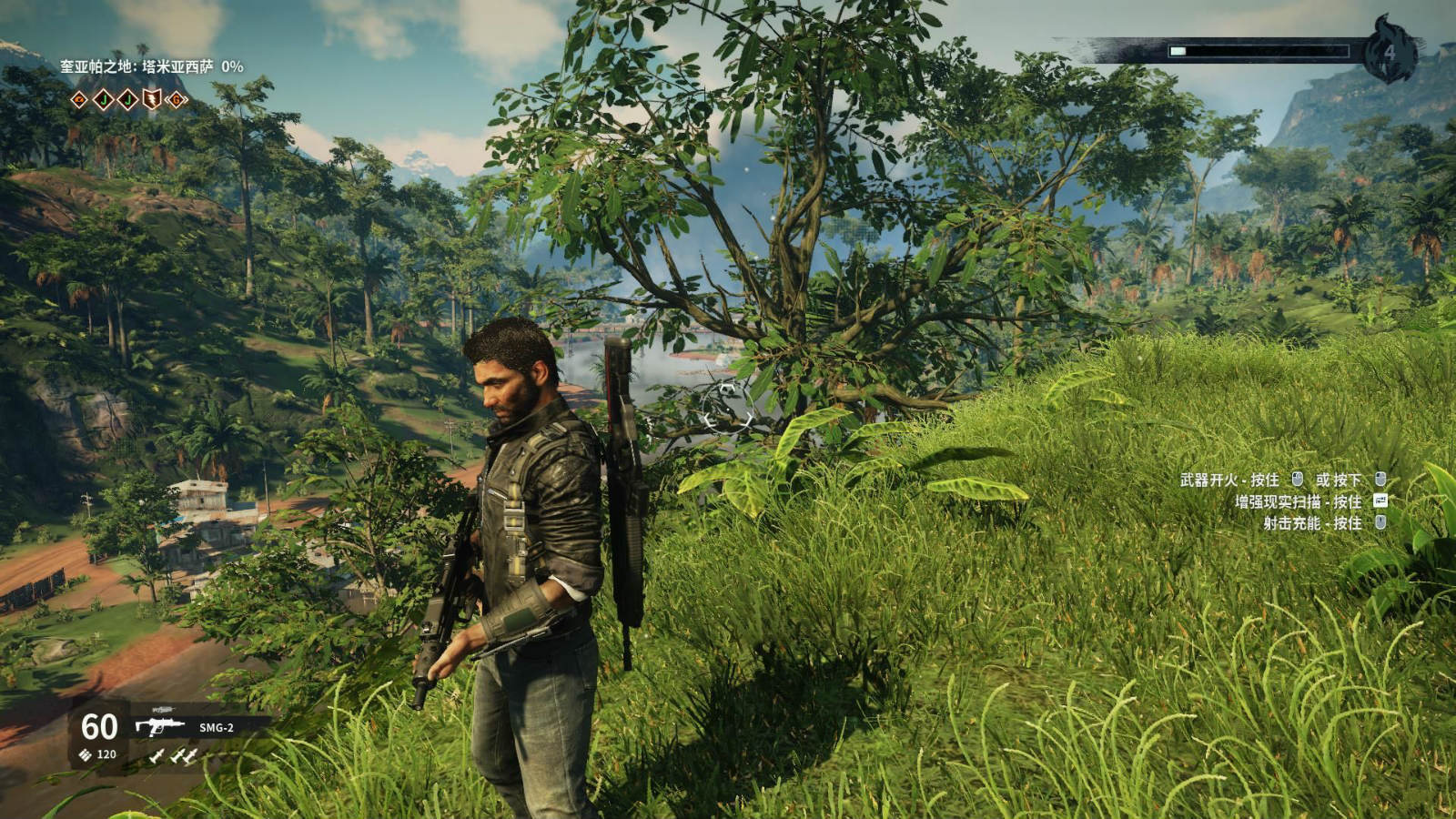Click the lightning shield objective icon
Viewport: 1456px width, 819px height.
tap(151, 99)
